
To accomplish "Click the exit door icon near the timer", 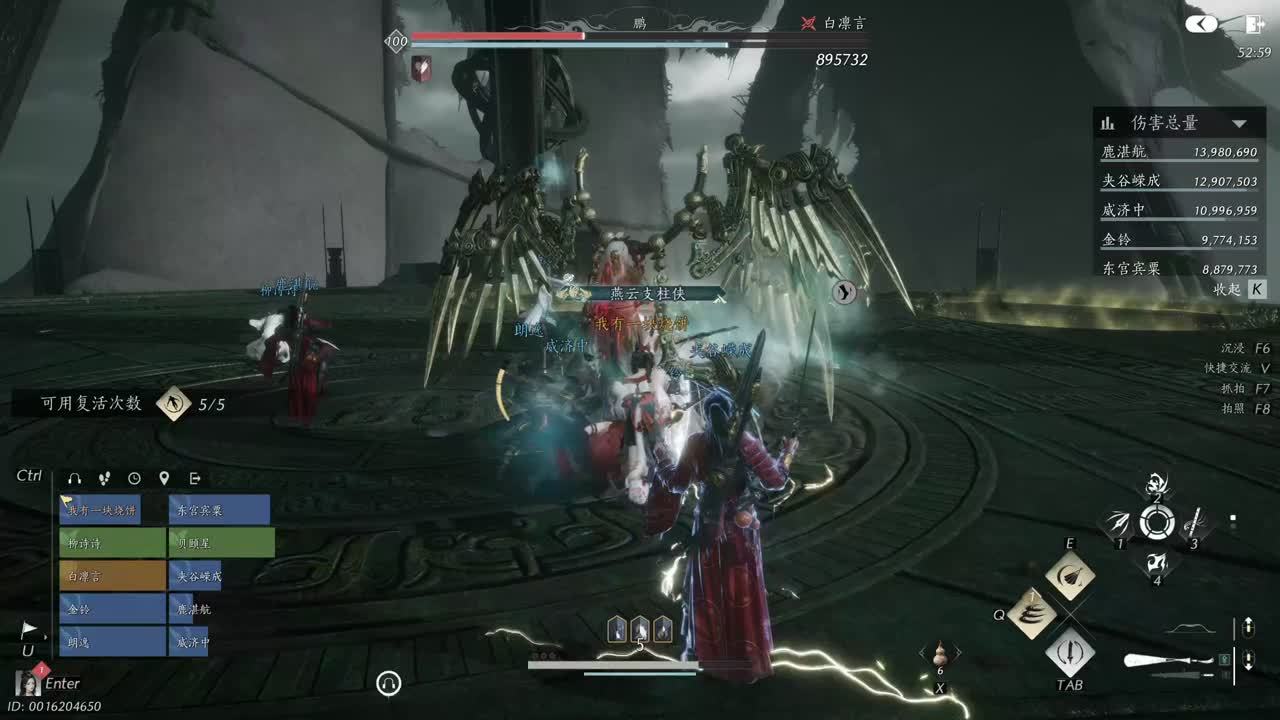I will [x=1255, y=25].
